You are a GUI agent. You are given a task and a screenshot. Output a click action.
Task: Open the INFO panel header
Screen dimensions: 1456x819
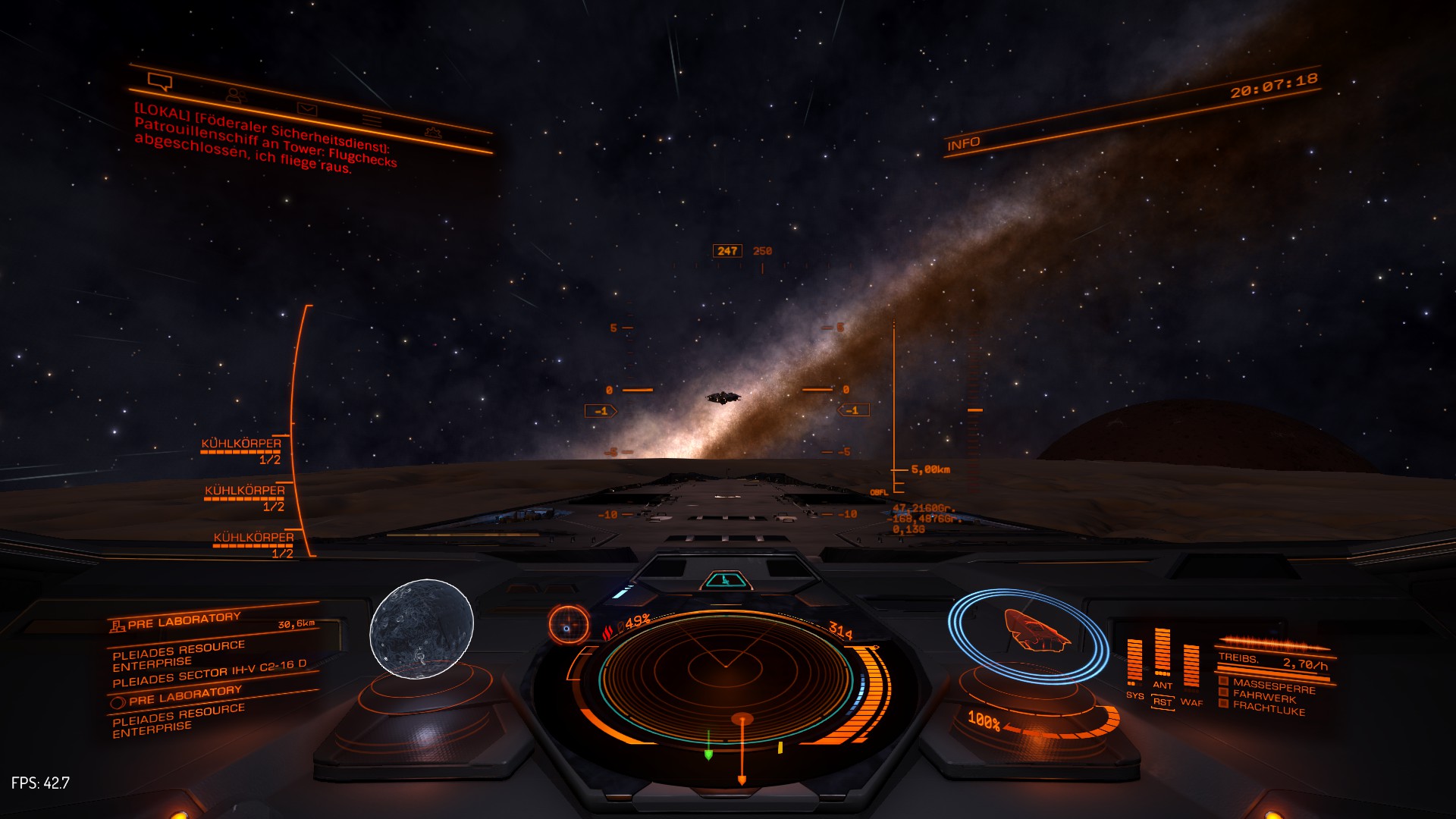964,143
